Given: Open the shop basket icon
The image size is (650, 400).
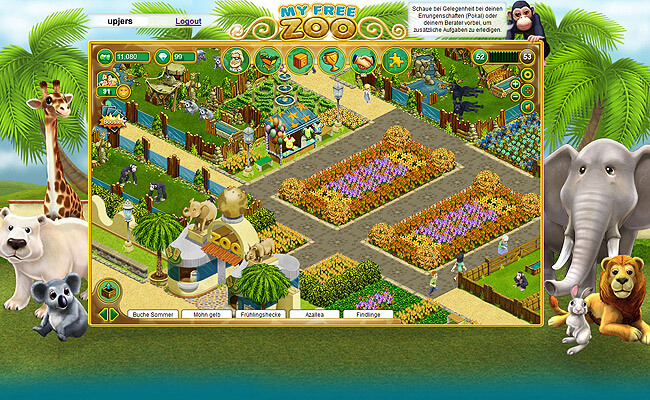Looking at the screenshot, I should pyautogui.click(x=267, y=60).
